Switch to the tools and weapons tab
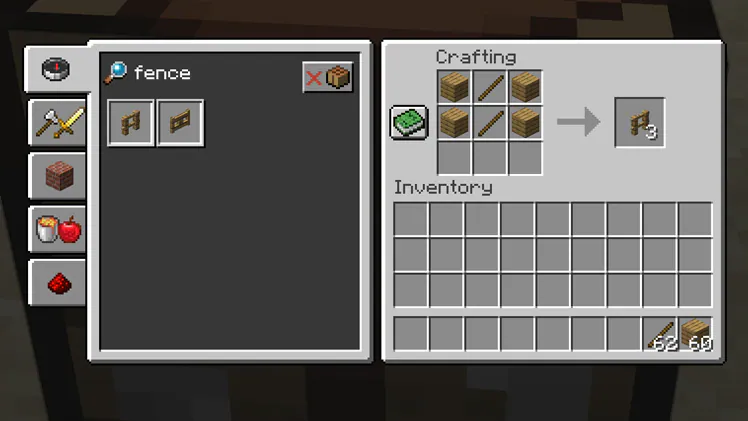 coord(57,124)
